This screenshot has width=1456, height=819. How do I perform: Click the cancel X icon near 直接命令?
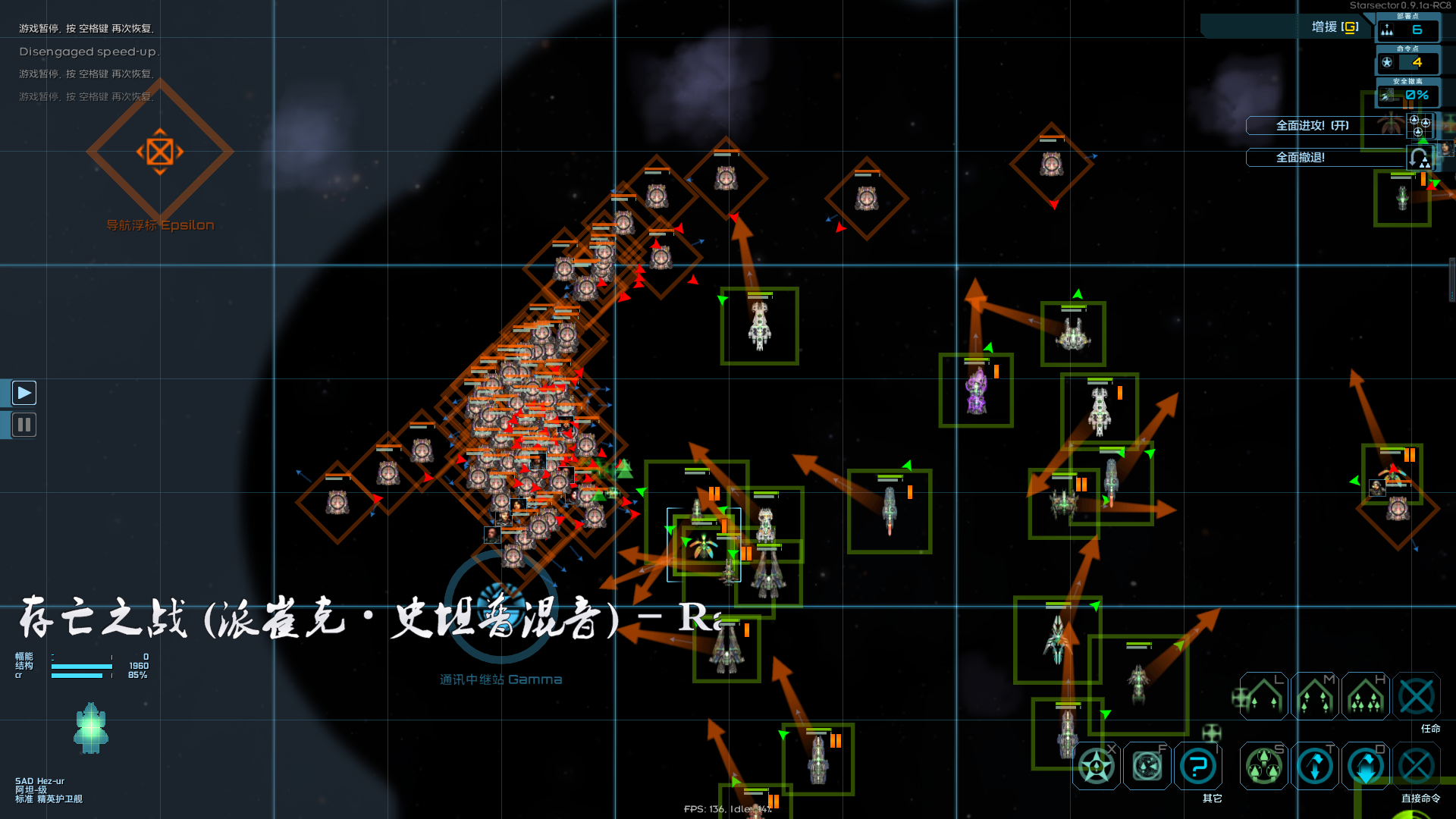coord(1420,766)
